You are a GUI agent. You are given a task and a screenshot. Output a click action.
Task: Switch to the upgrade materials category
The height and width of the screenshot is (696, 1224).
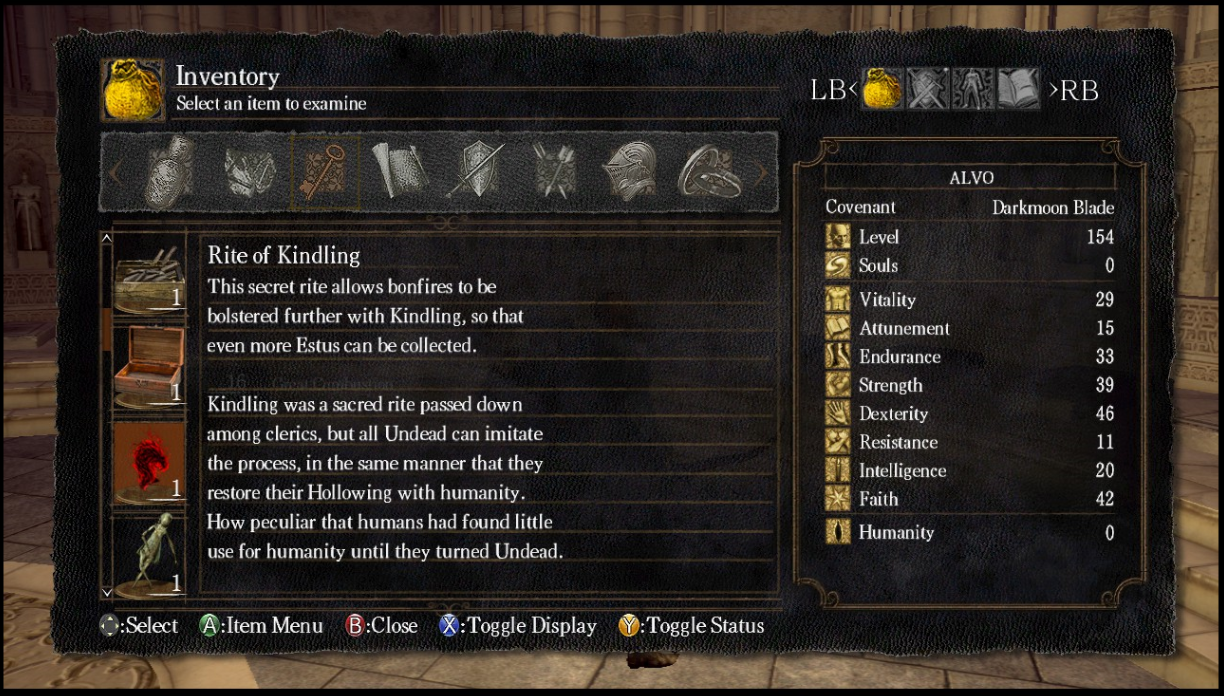click(246, 172)
